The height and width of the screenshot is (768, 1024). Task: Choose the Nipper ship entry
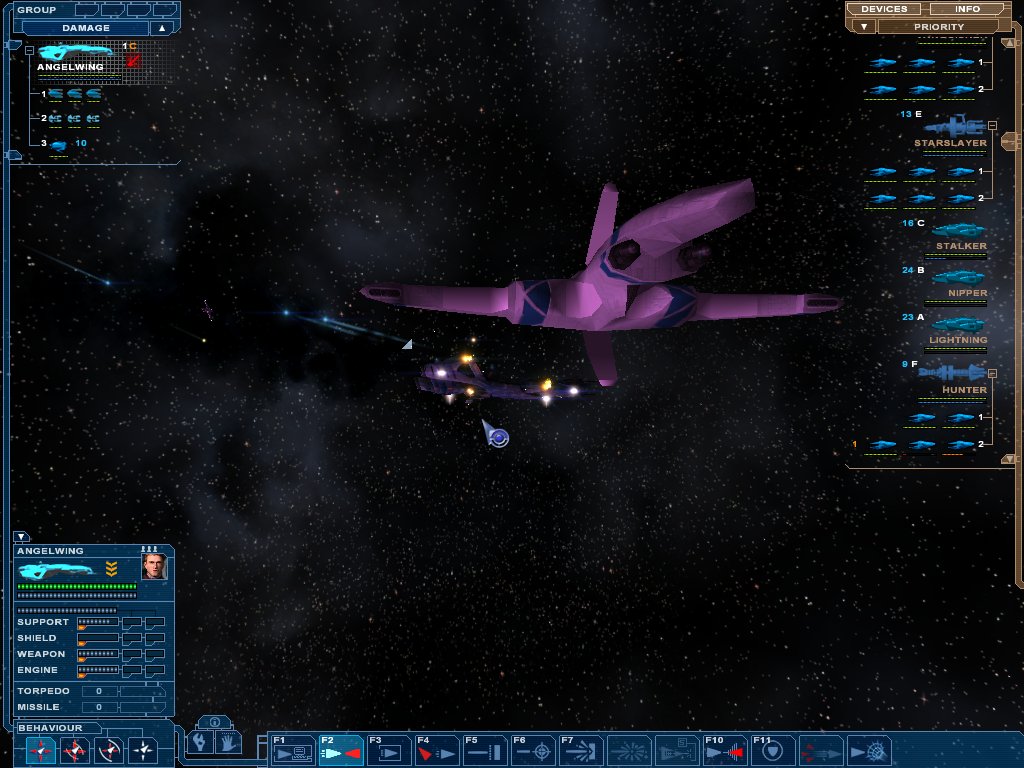coord(958,278)
